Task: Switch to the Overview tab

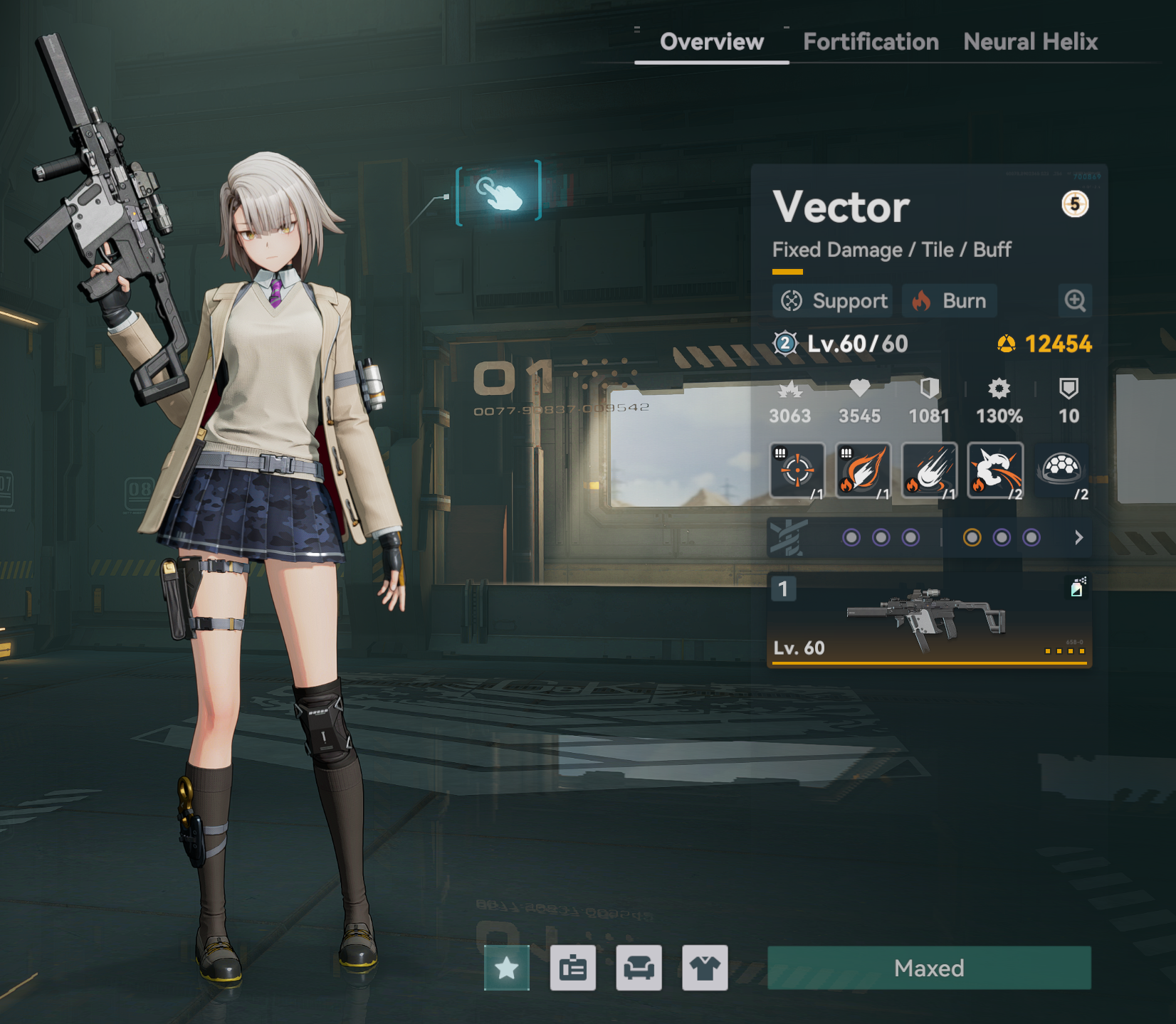Action: coord(711,42)
